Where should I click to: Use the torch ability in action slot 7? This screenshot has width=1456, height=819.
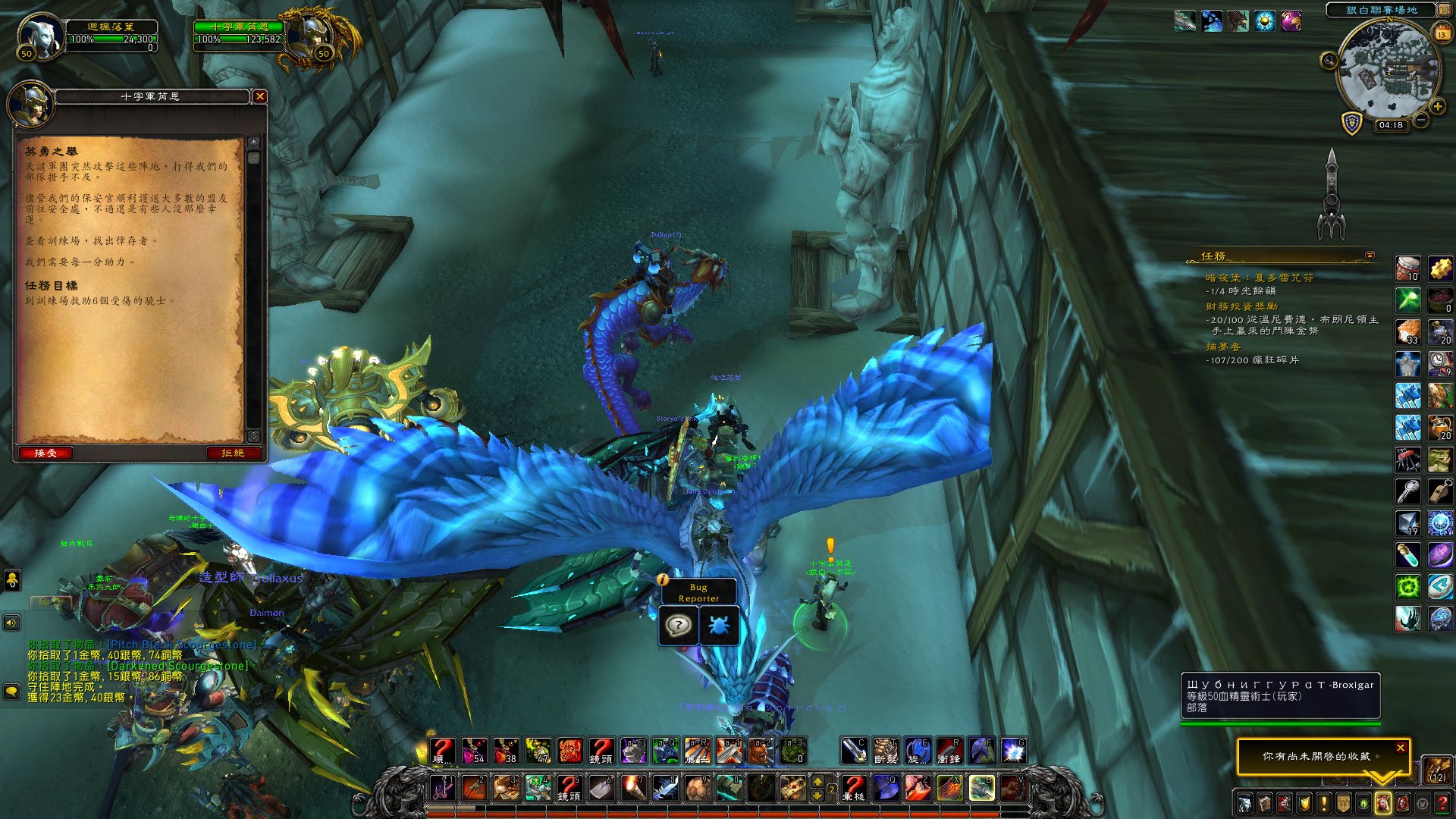(633, 789)
